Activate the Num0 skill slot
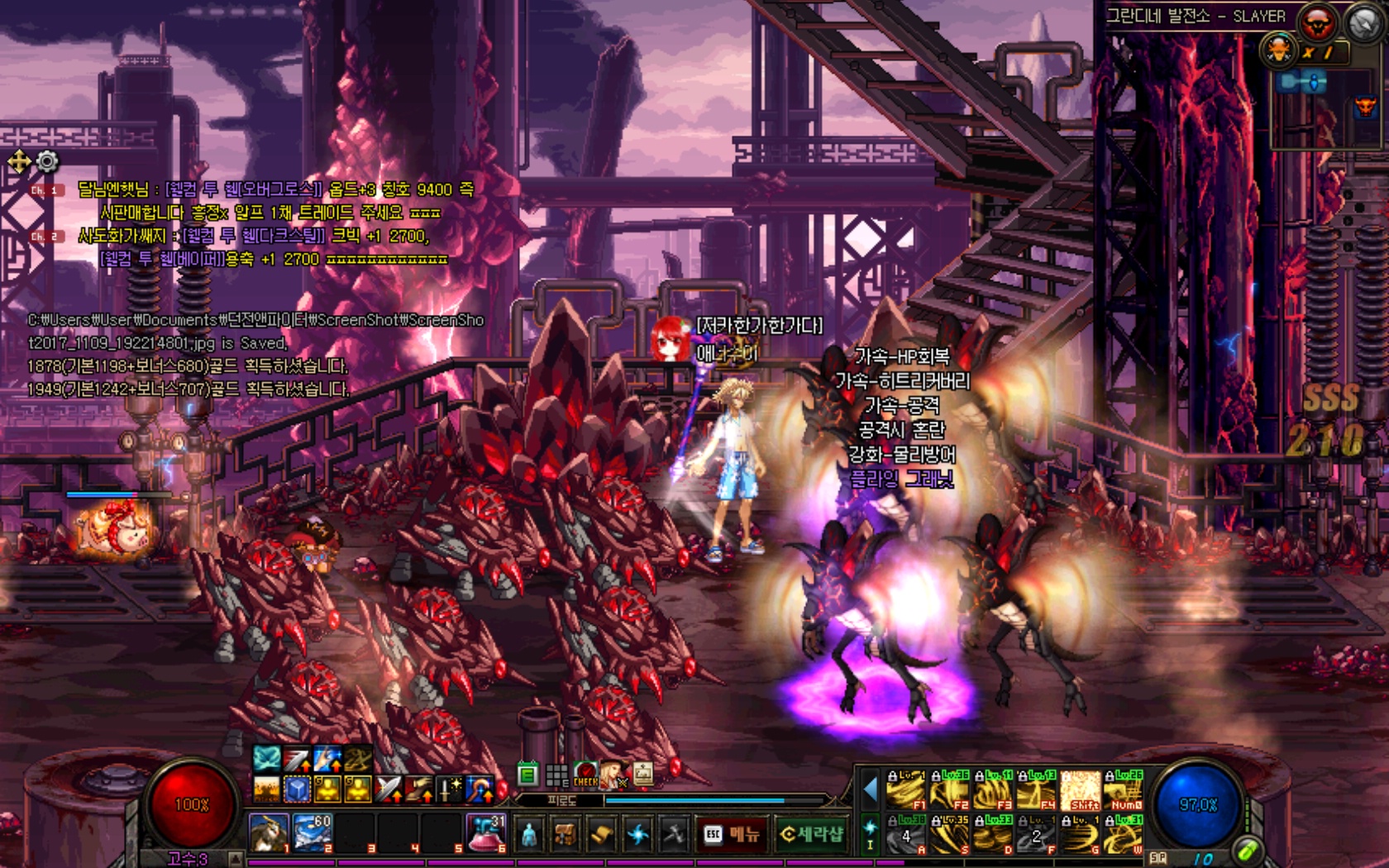This screenshot has width=1389, height=868. coord(1124,790)
